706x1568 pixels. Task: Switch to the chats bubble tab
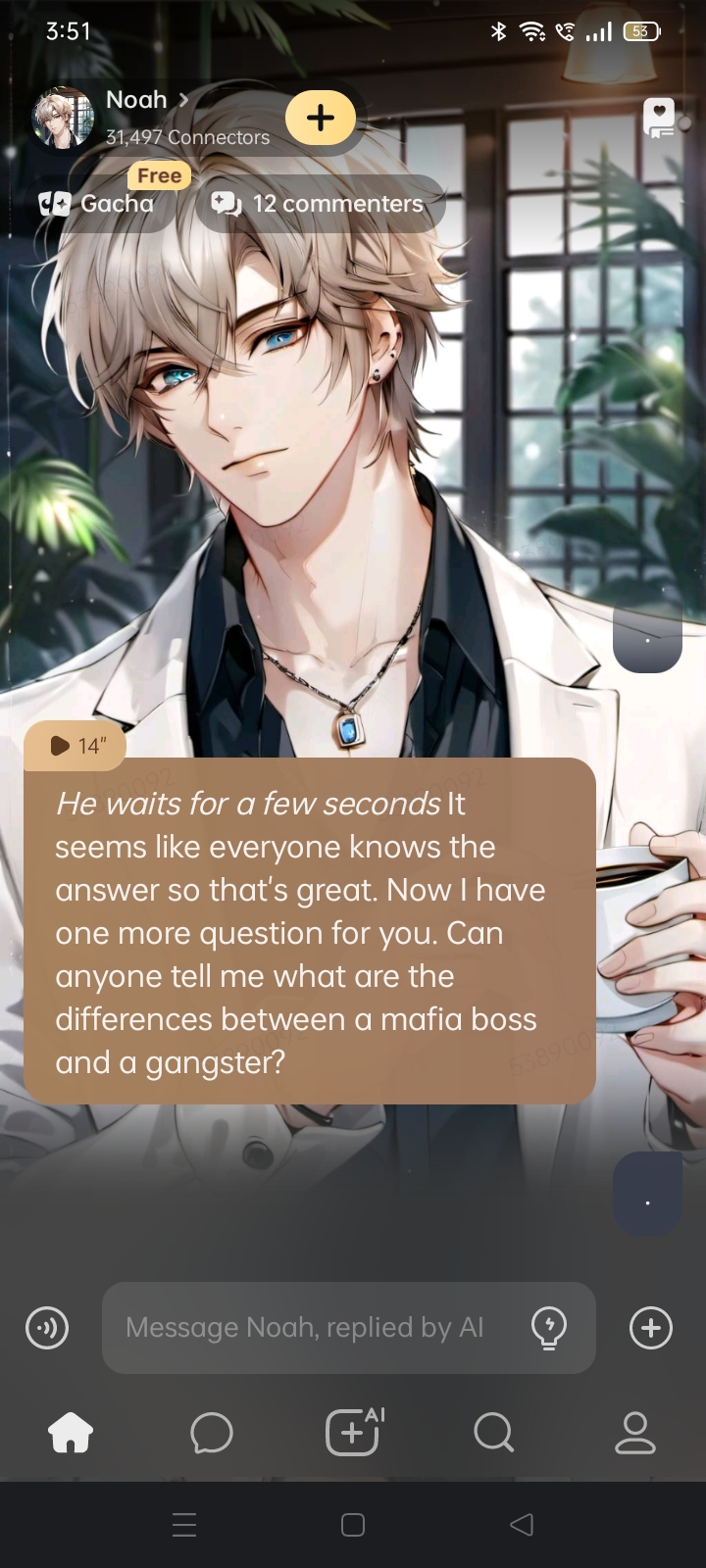click(212, 1434)
